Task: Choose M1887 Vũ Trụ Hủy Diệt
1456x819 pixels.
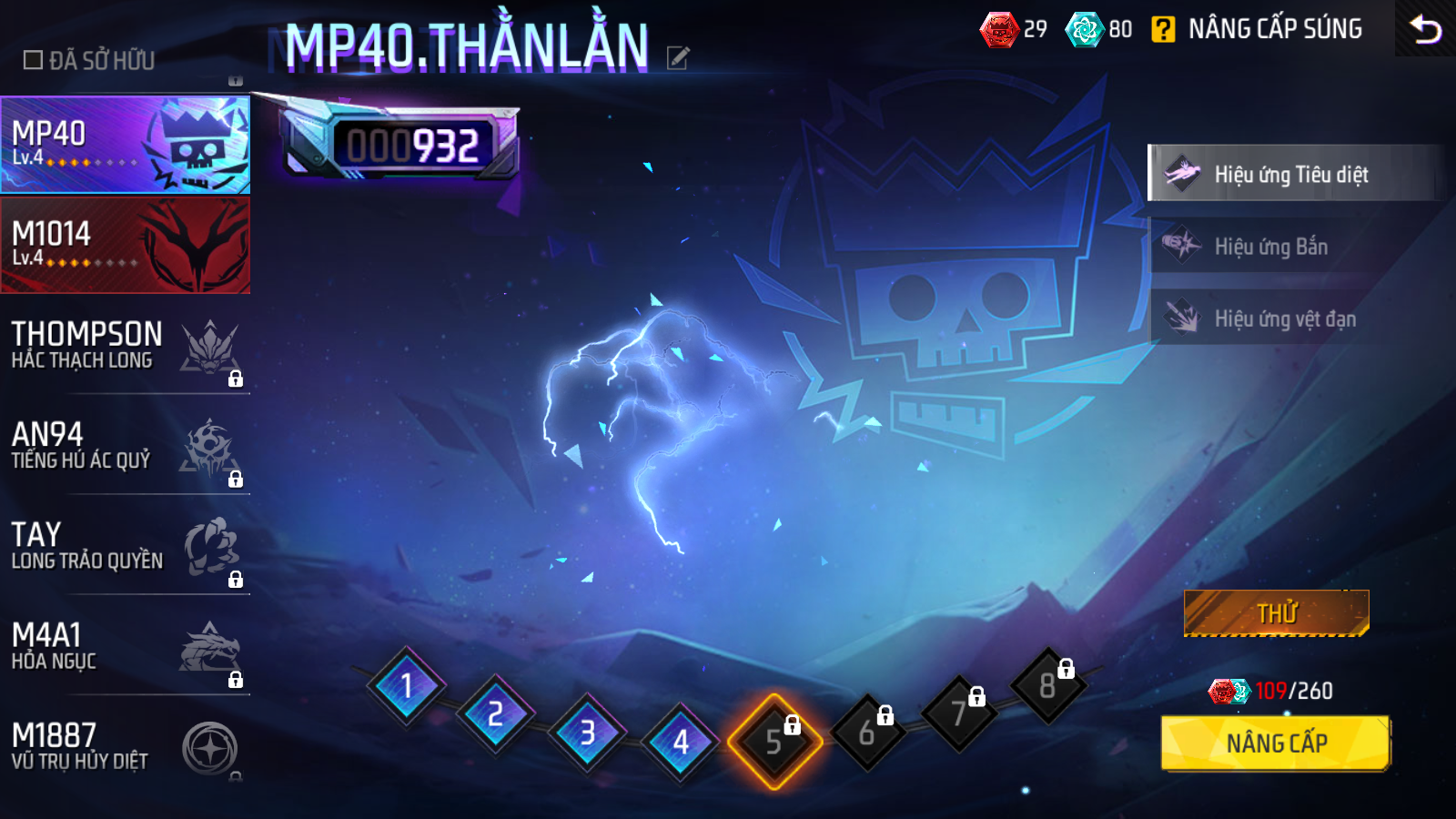Action: pyautogui.click(x=125, y=747)
